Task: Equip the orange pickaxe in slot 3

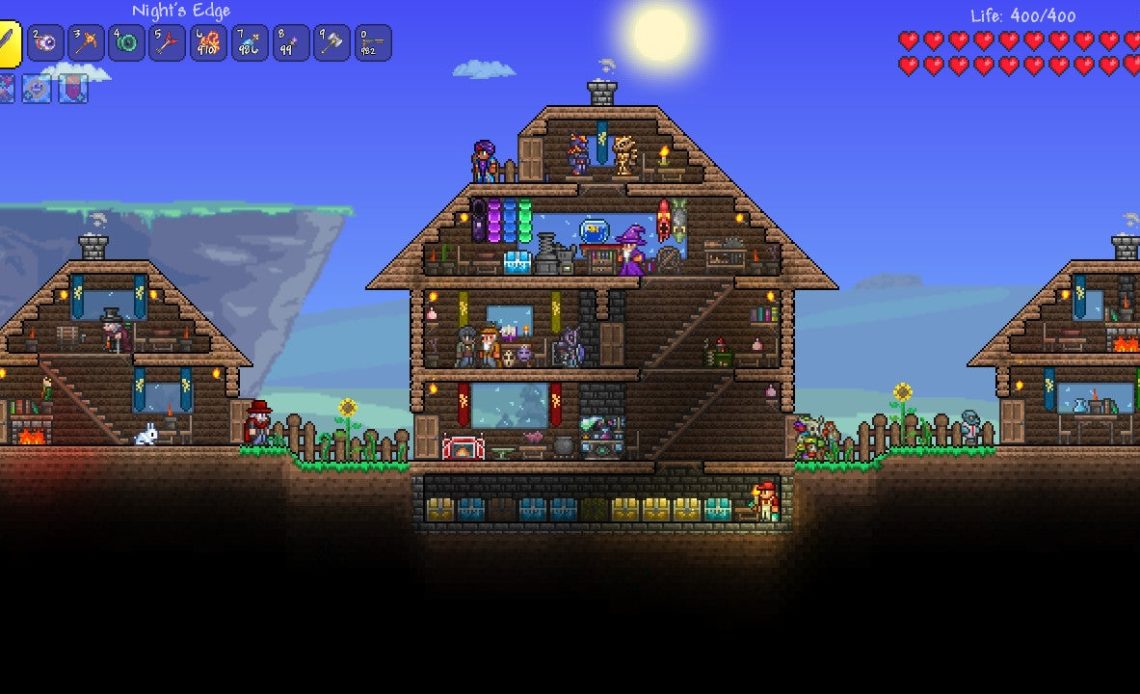Action: [x=86, y=43]
